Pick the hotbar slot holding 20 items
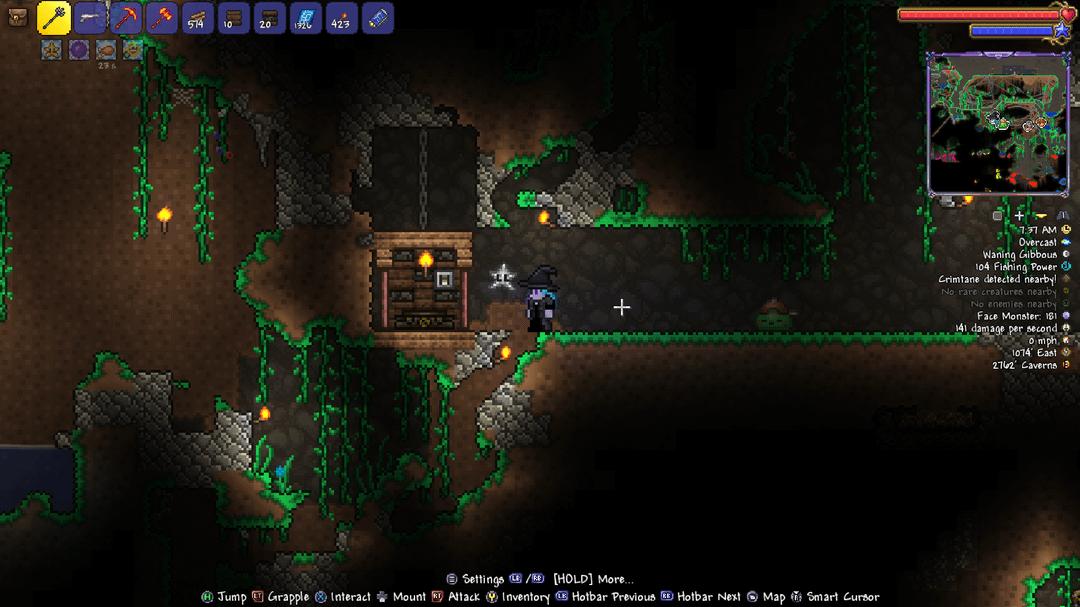The width and height of the screenshot is (1080, 607). click(270, 18)
